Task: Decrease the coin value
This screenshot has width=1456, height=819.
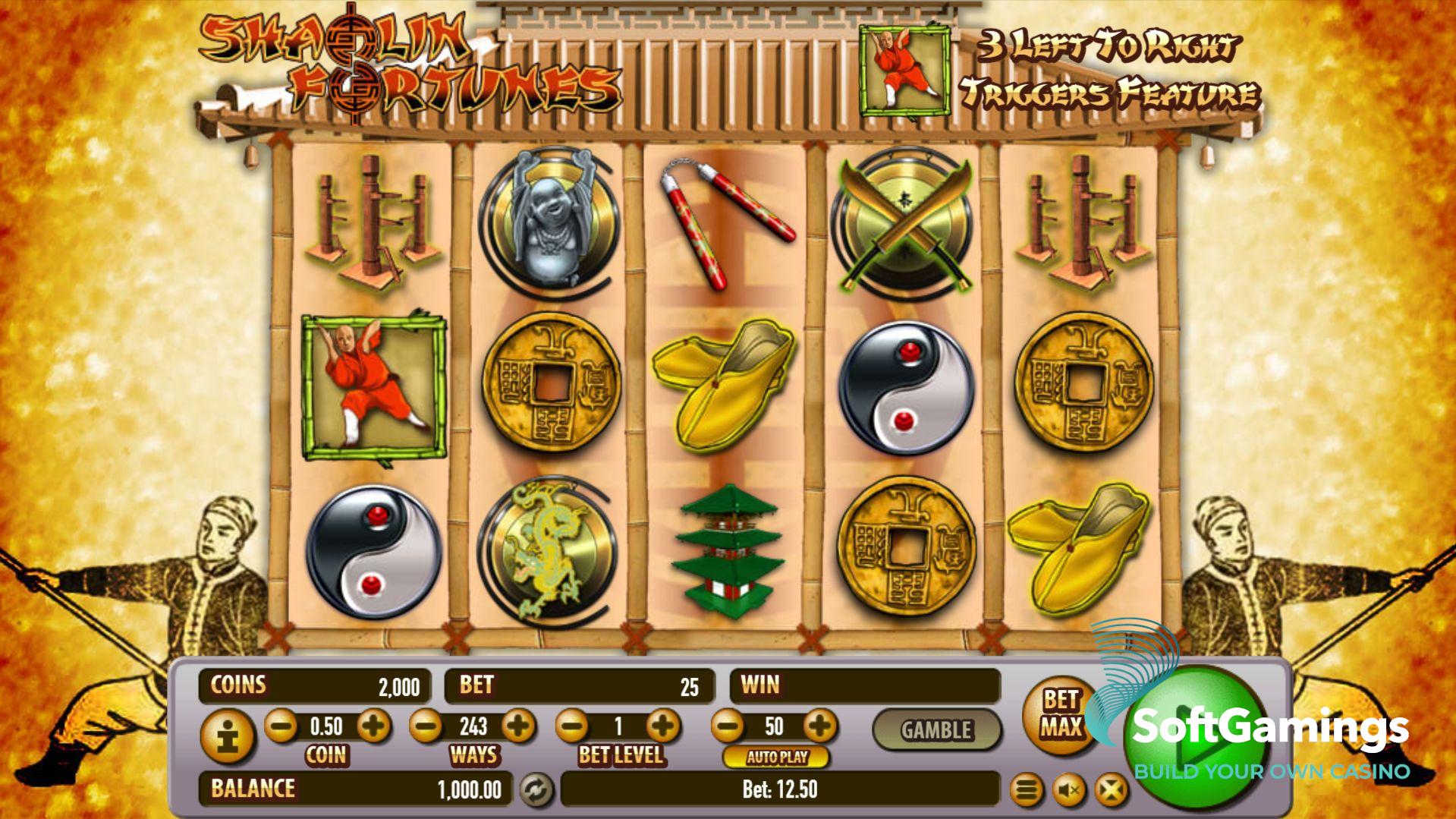Action: (x=281, y=726)
